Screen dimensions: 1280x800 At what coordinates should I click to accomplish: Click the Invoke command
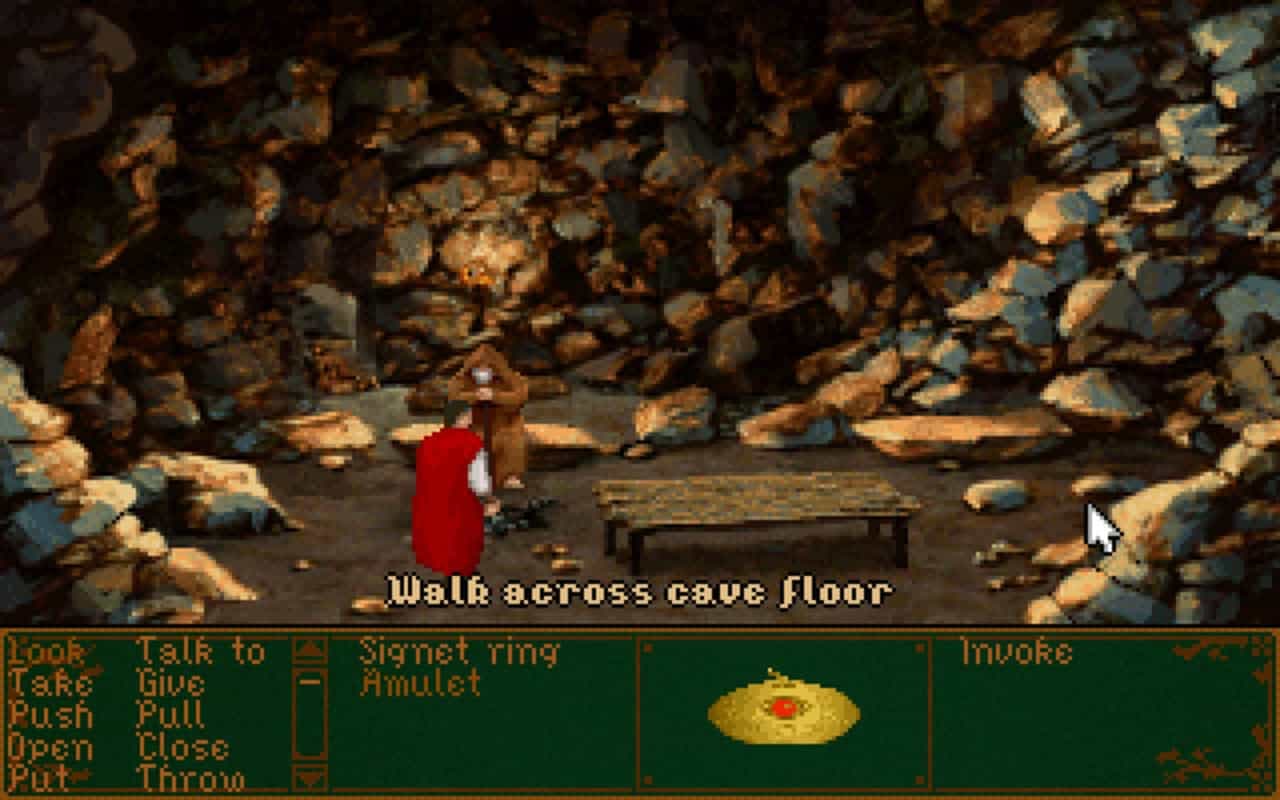click(1016, 651)
